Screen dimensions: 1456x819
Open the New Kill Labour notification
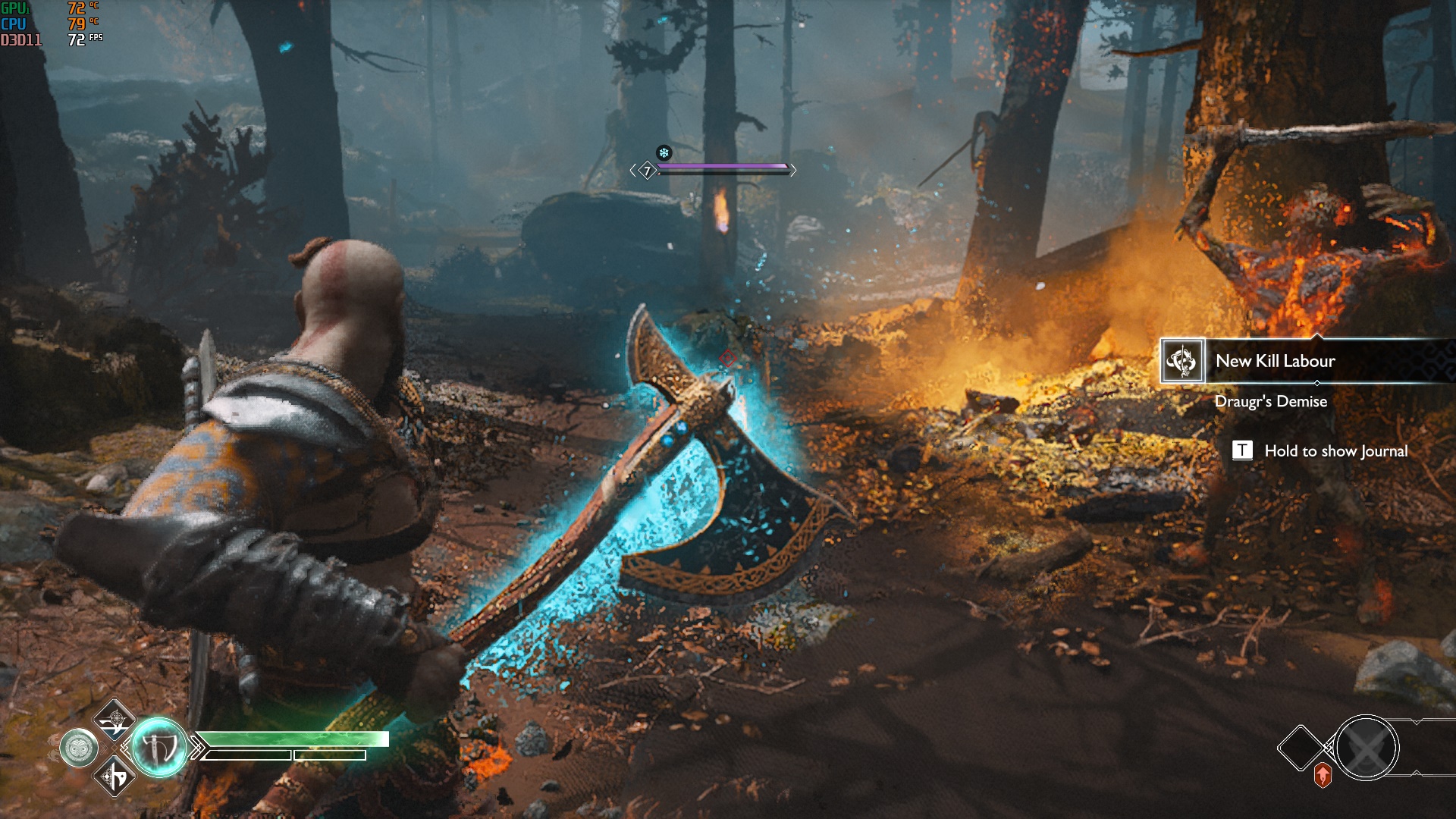click(1275, 361)
